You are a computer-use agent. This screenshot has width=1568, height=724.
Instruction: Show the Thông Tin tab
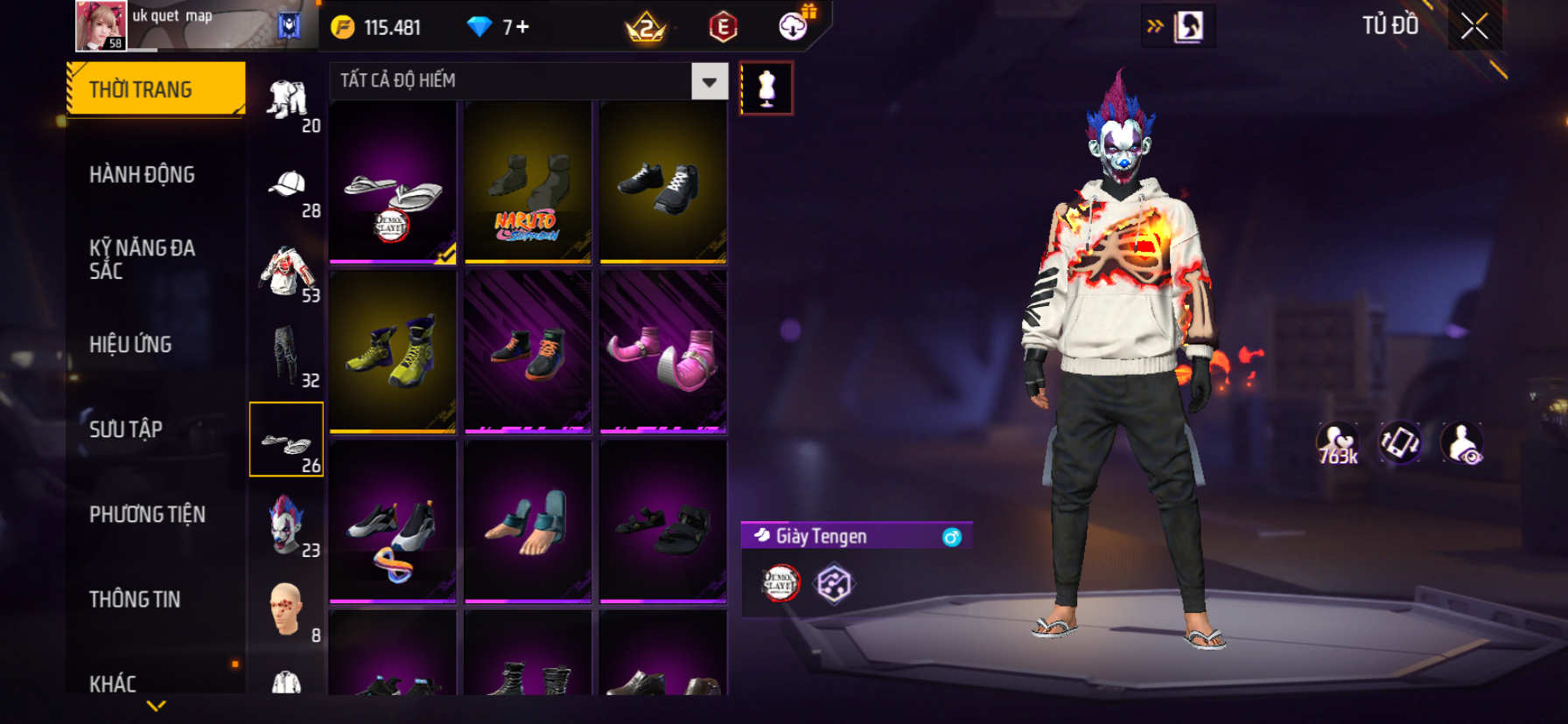(135, 599)
